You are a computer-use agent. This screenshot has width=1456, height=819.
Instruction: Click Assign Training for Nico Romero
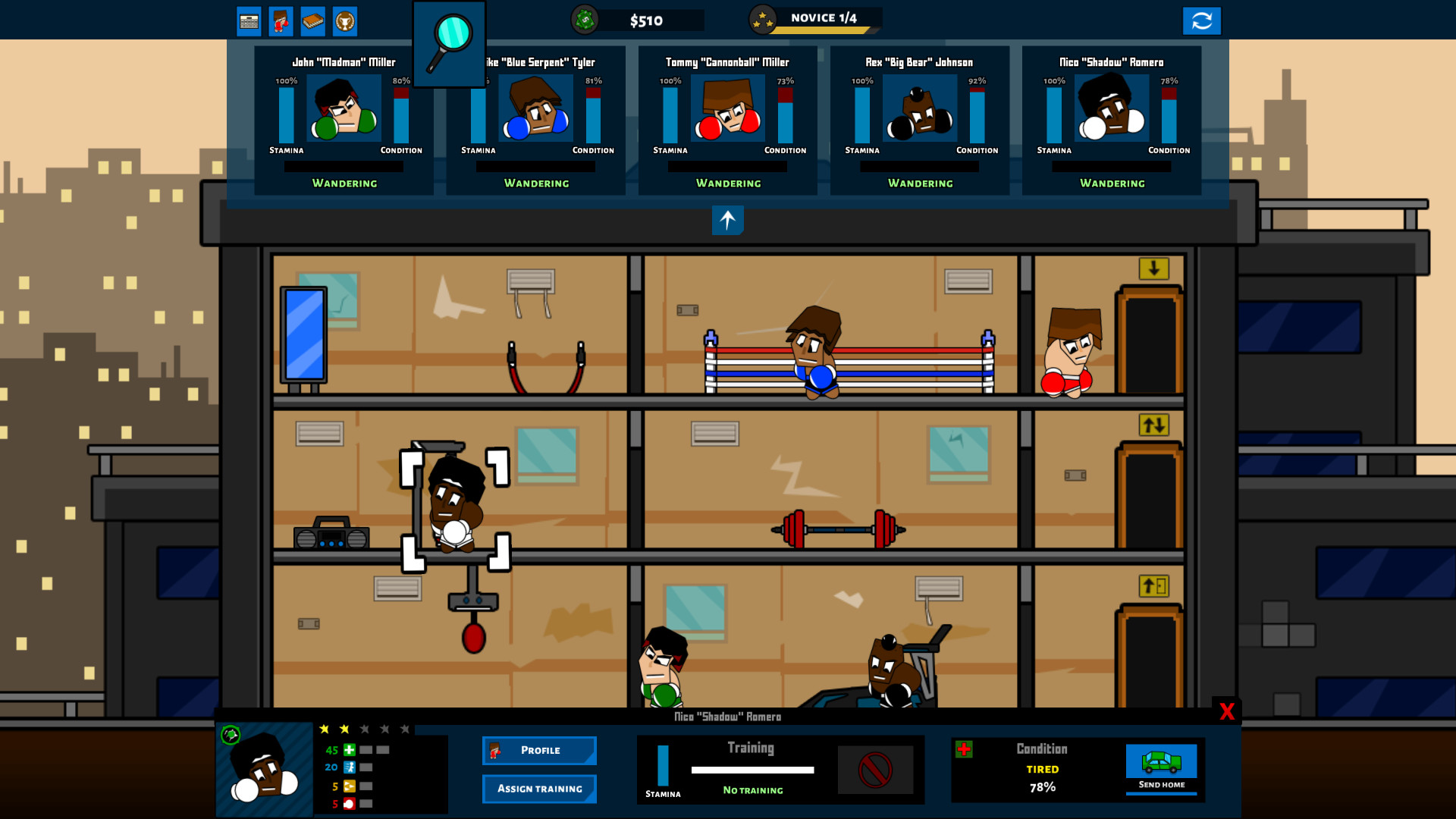pyautogui.click(x=539, y=789)
